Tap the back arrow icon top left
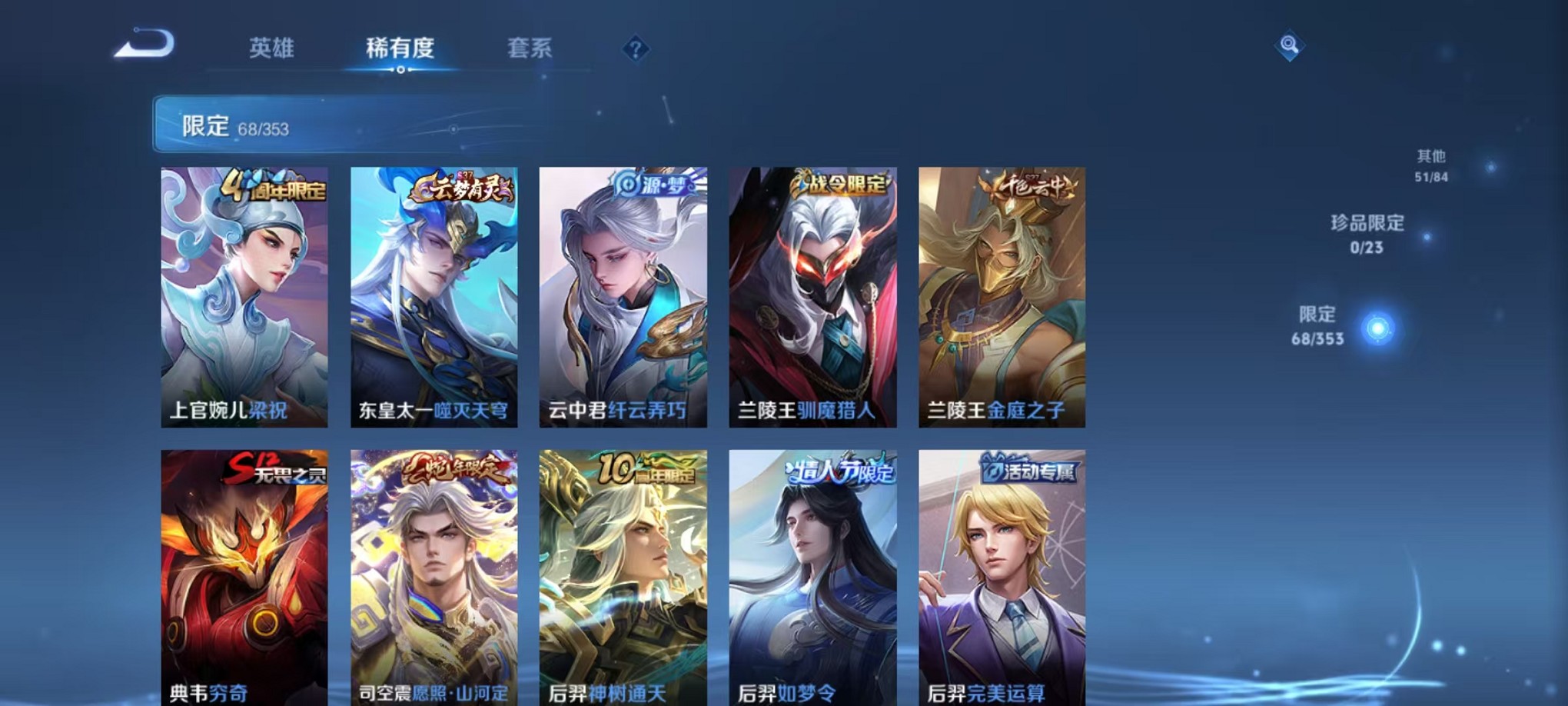The image size is (1568, 706). [x=142, y=45]
